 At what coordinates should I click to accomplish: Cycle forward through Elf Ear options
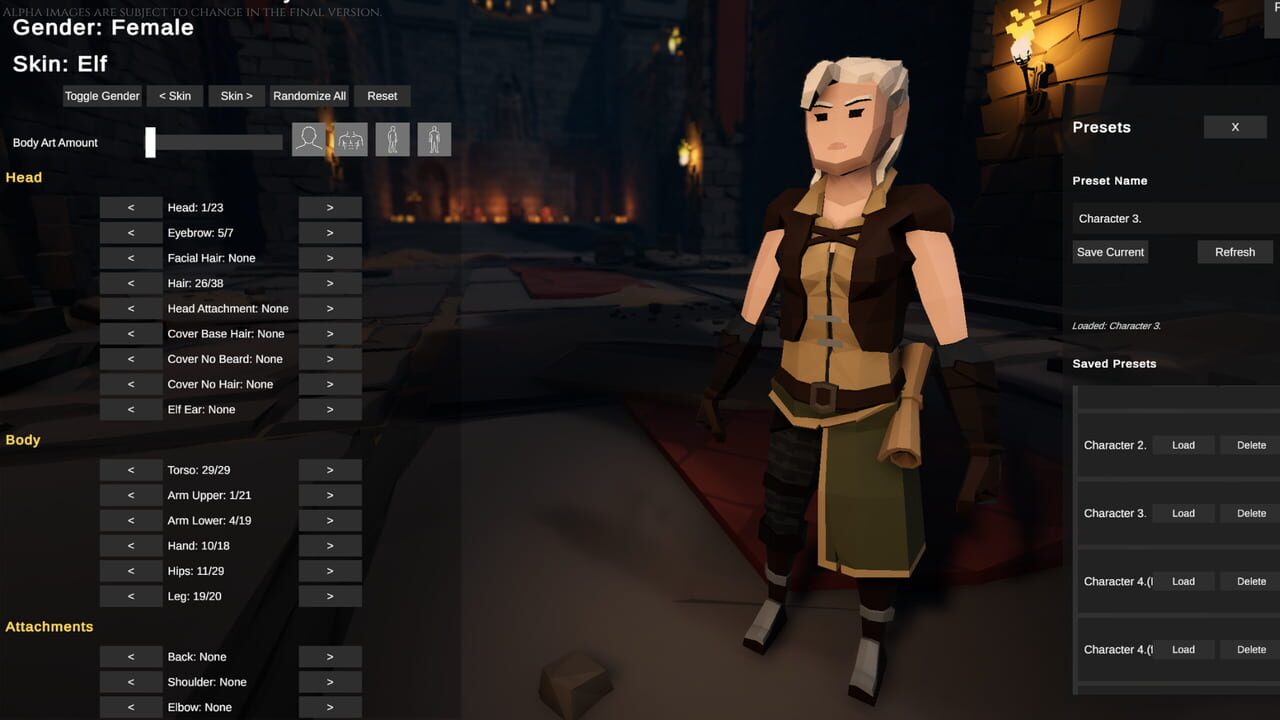coord(330,409)
